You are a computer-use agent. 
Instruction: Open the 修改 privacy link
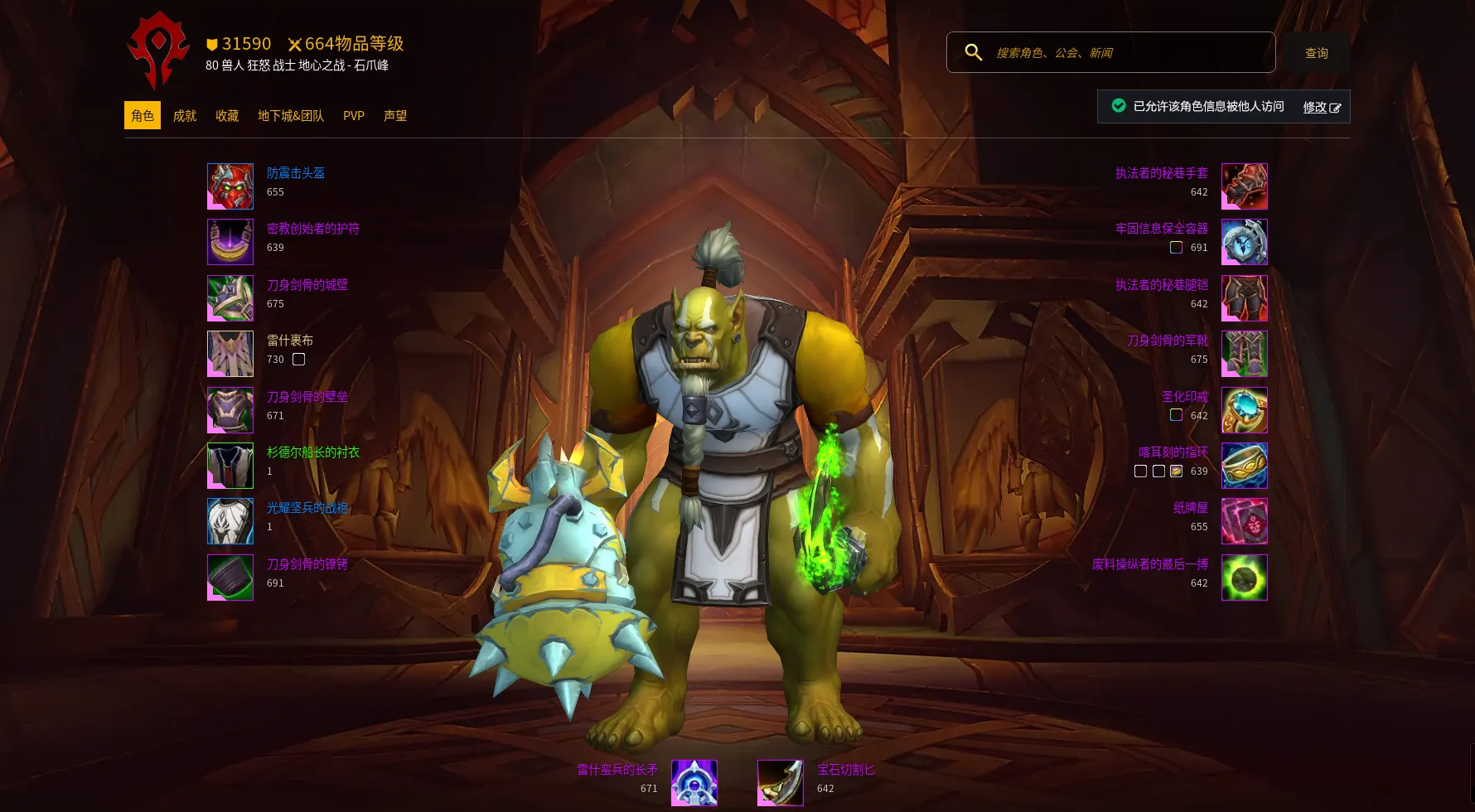[x=1321, y=107]
